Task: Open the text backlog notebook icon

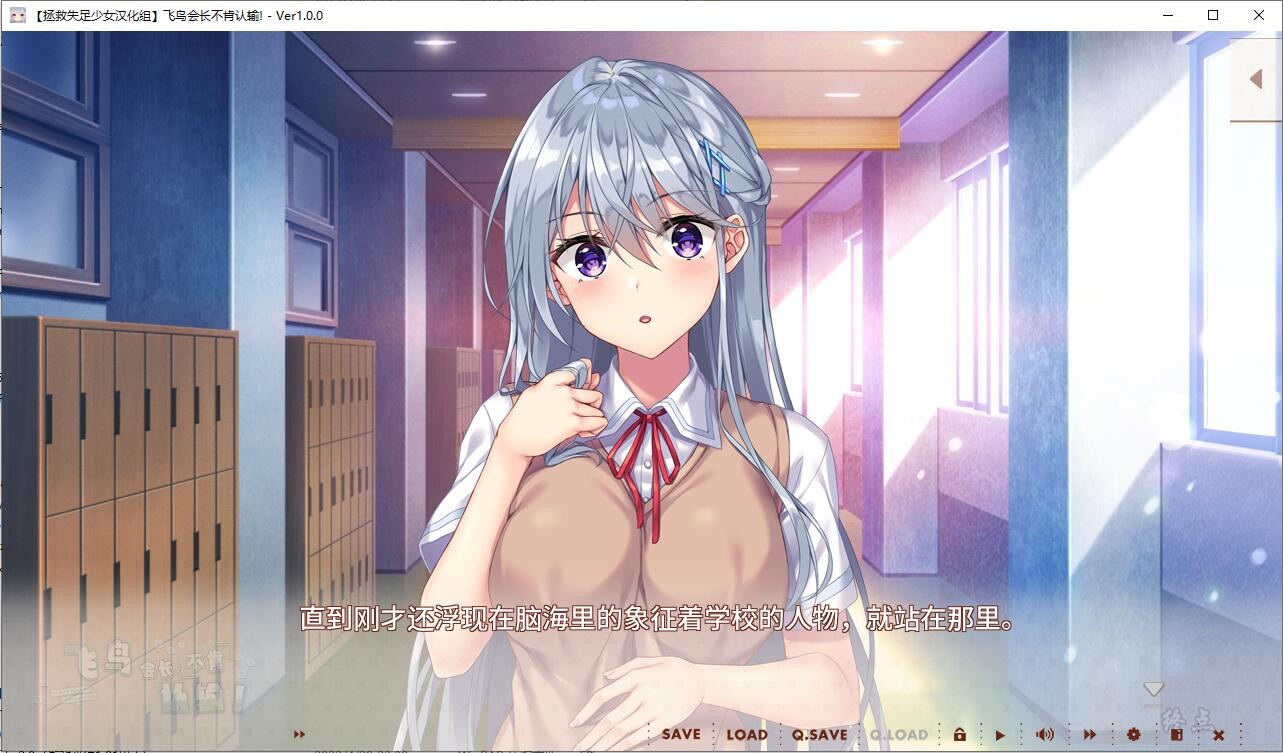Action: pyautogui.click(x=1177, y=734)
